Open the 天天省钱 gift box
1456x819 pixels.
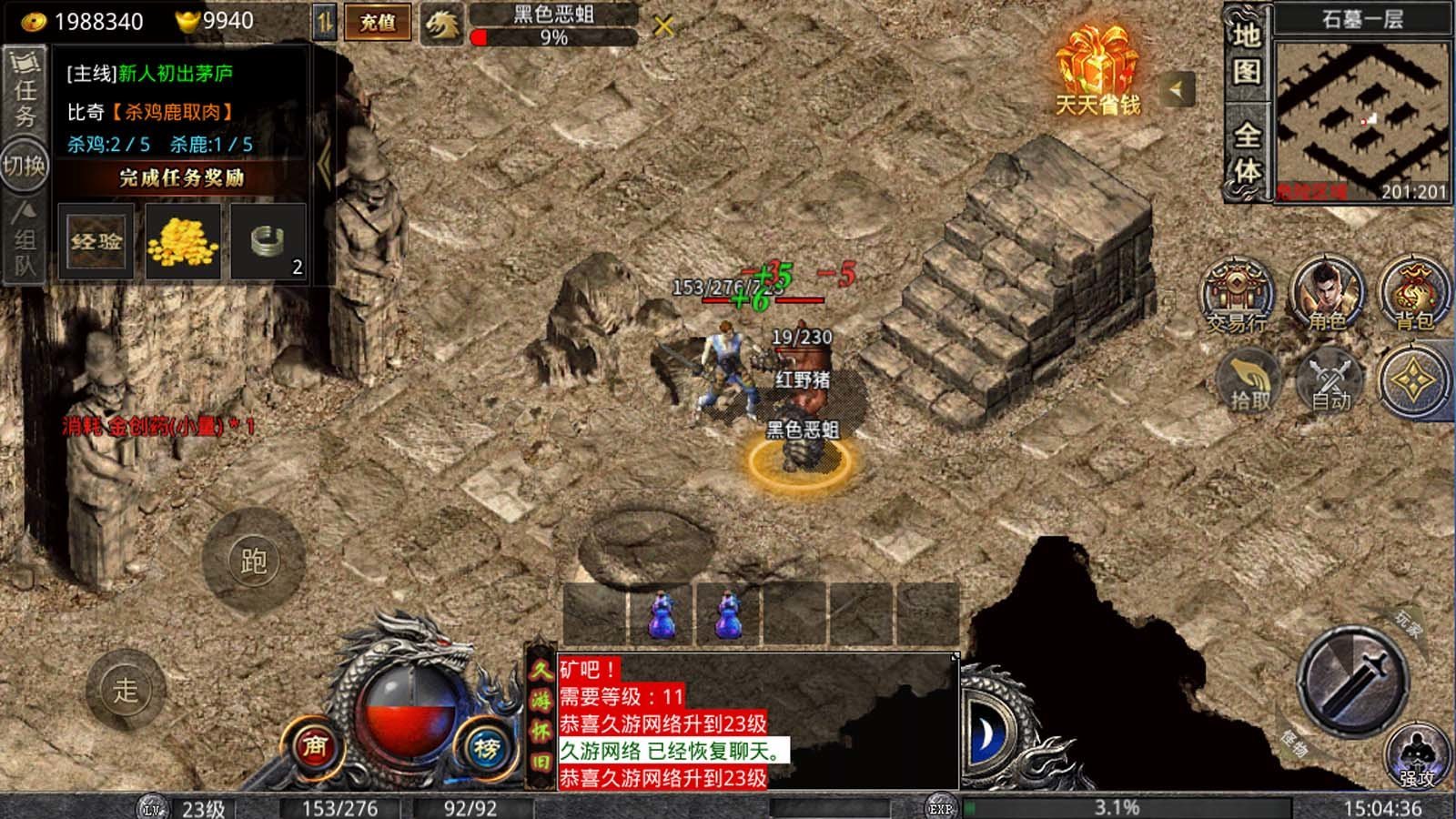point(1097,71)
